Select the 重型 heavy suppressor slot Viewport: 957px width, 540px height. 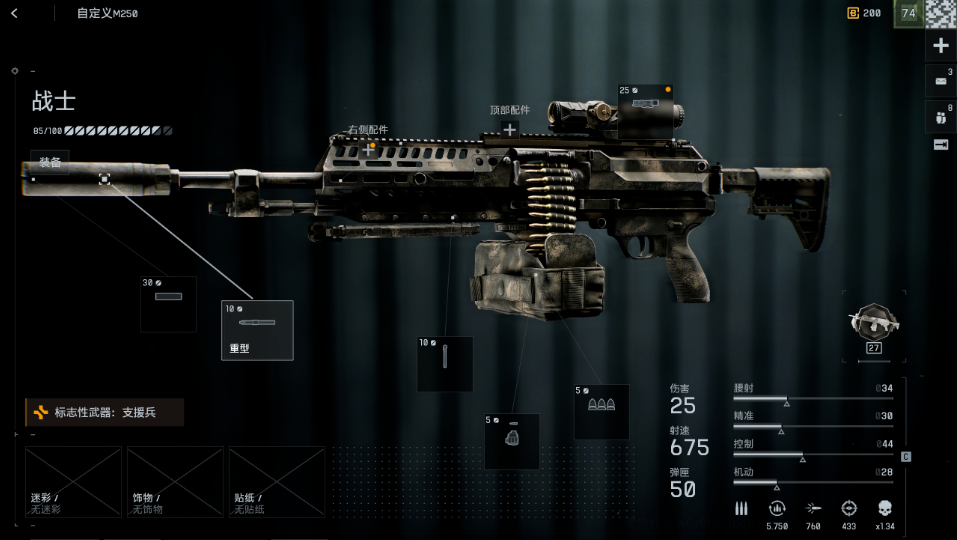257,329
